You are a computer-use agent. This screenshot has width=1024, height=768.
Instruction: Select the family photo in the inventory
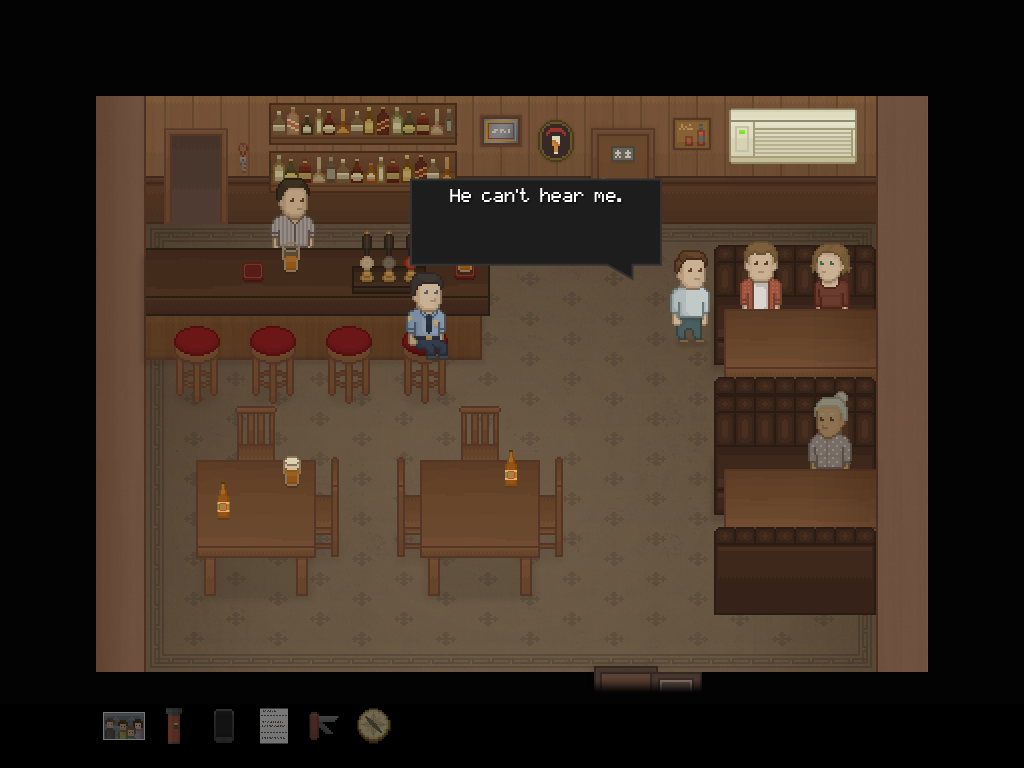pos(124,726)
